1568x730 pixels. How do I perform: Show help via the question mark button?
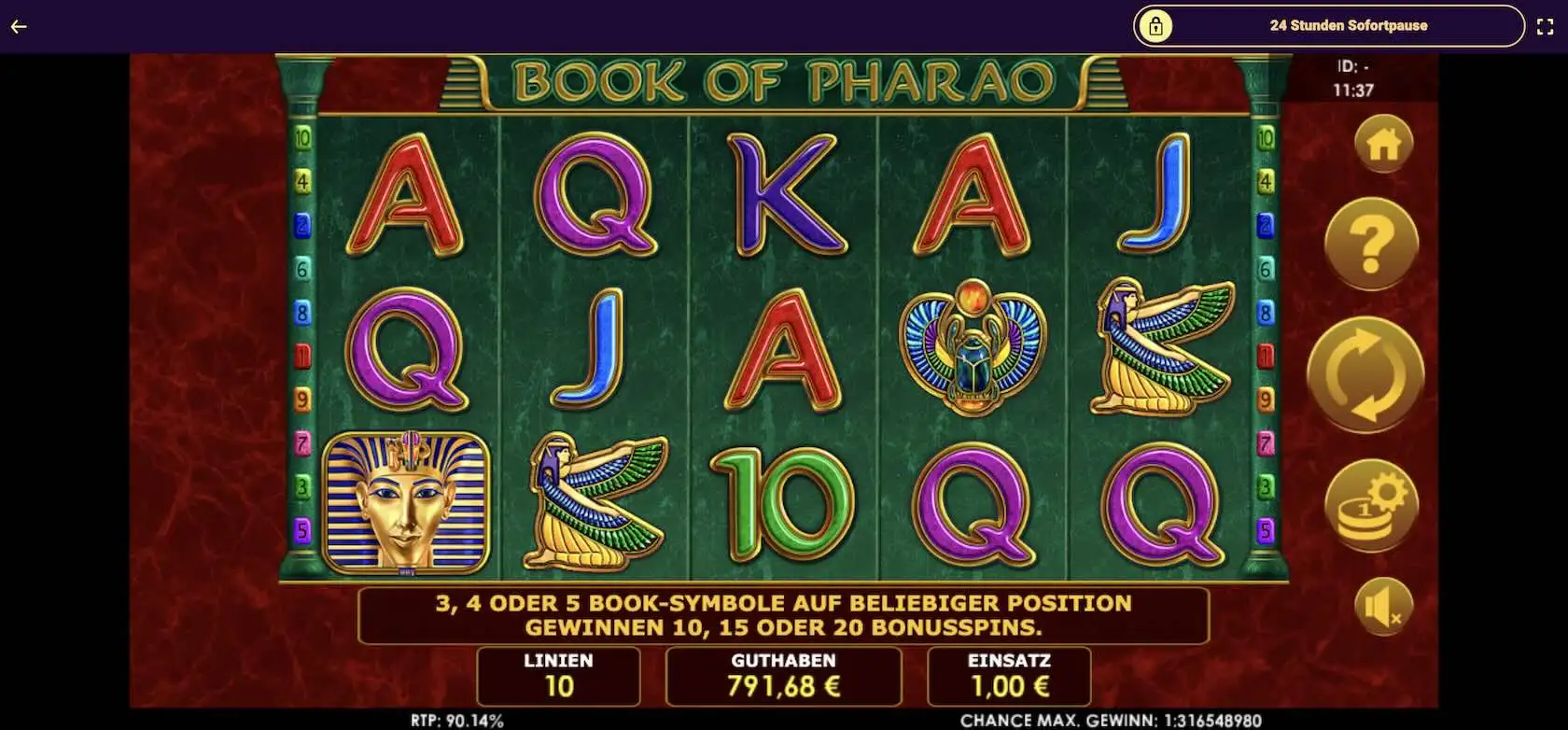[x=1371, y=246]
